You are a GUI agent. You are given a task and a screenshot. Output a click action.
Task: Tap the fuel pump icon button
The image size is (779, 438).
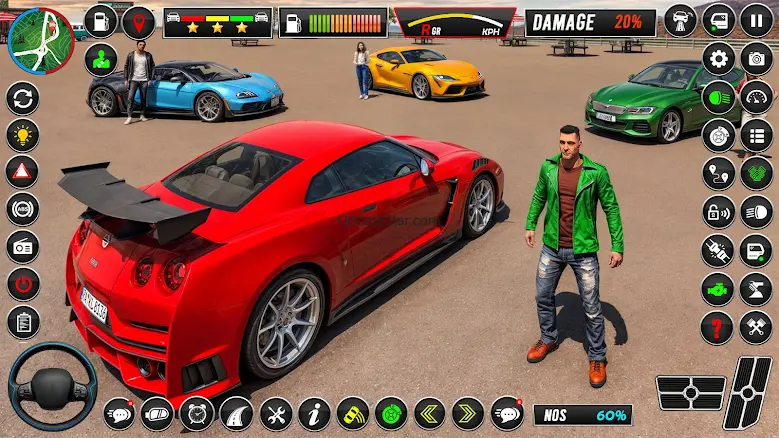tap(101, 20)
